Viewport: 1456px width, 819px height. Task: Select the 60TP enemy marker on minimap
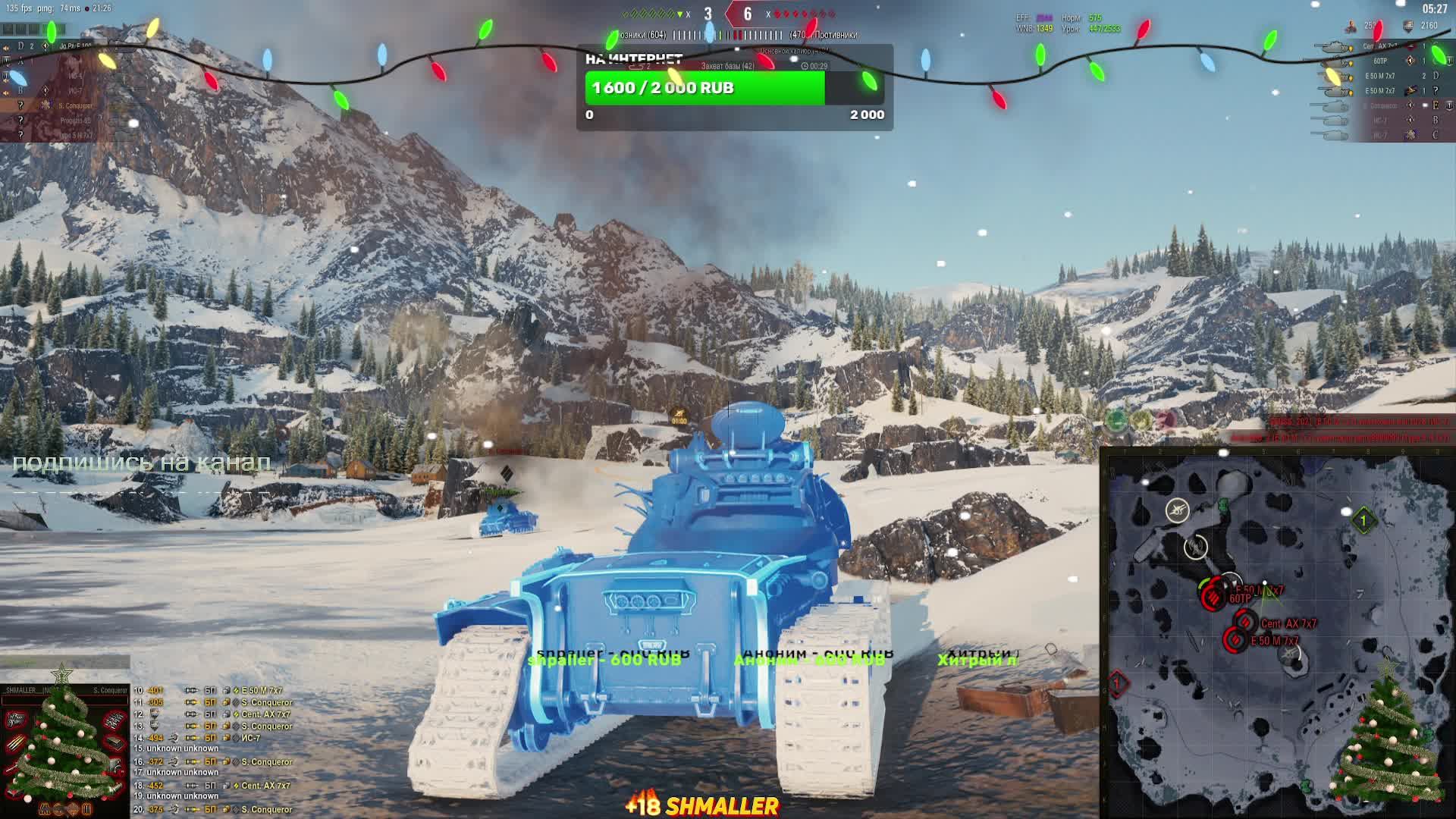coord(1213,598)
